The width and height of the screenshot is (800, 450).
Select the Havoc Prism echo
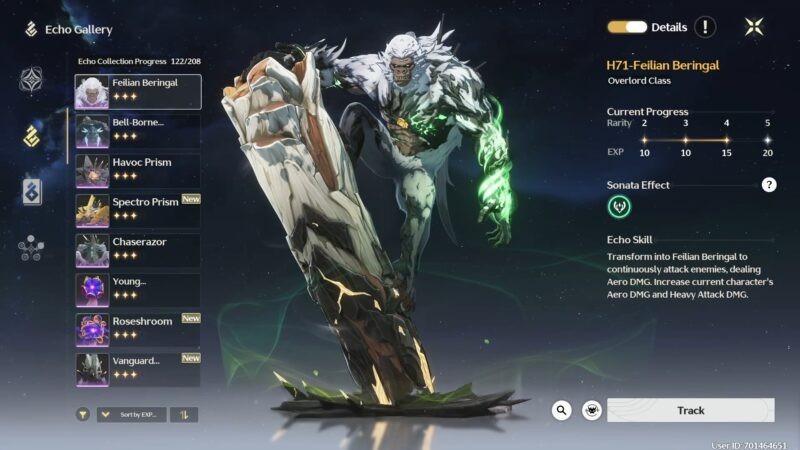click(x=137, y=171)
